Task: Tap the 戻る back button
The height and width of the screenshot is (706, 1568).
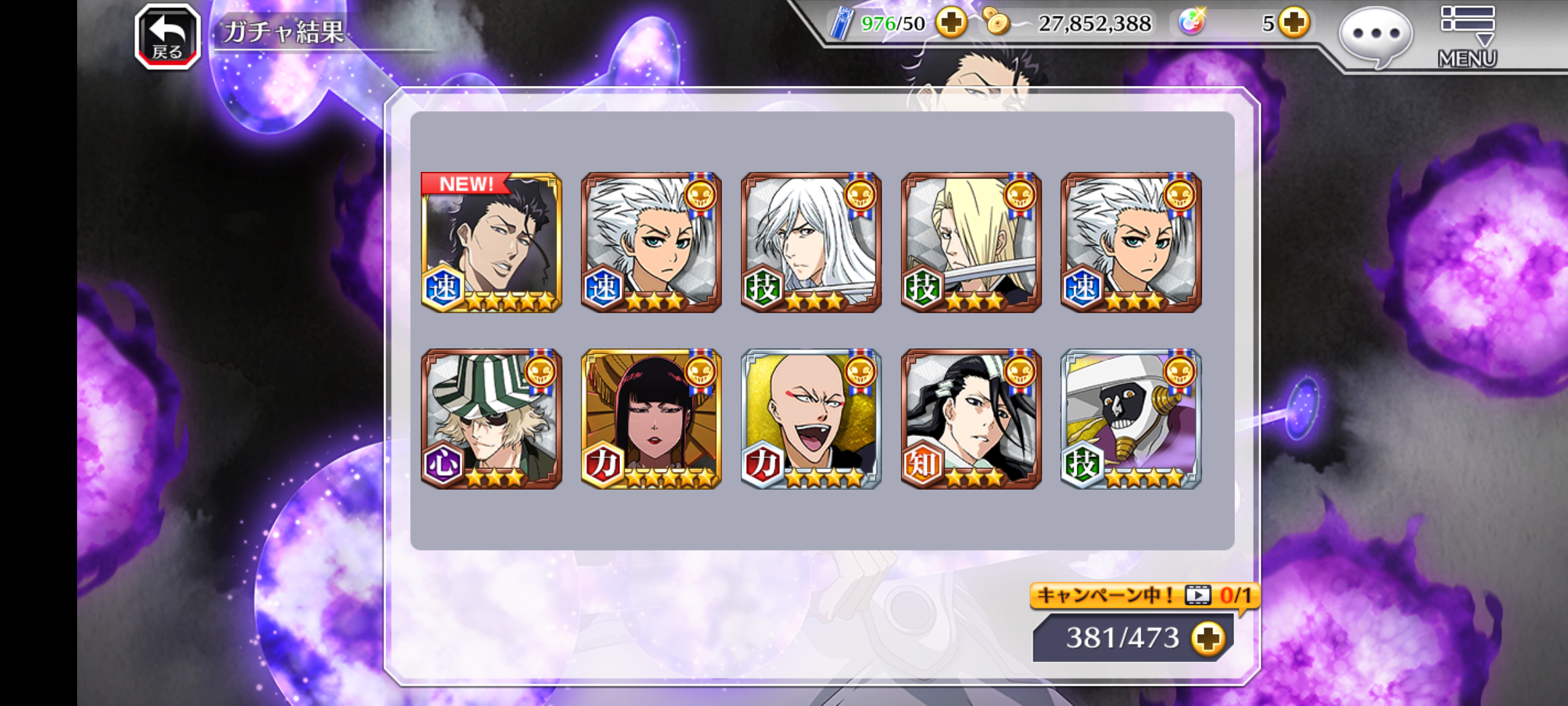Action: [167, 37]
